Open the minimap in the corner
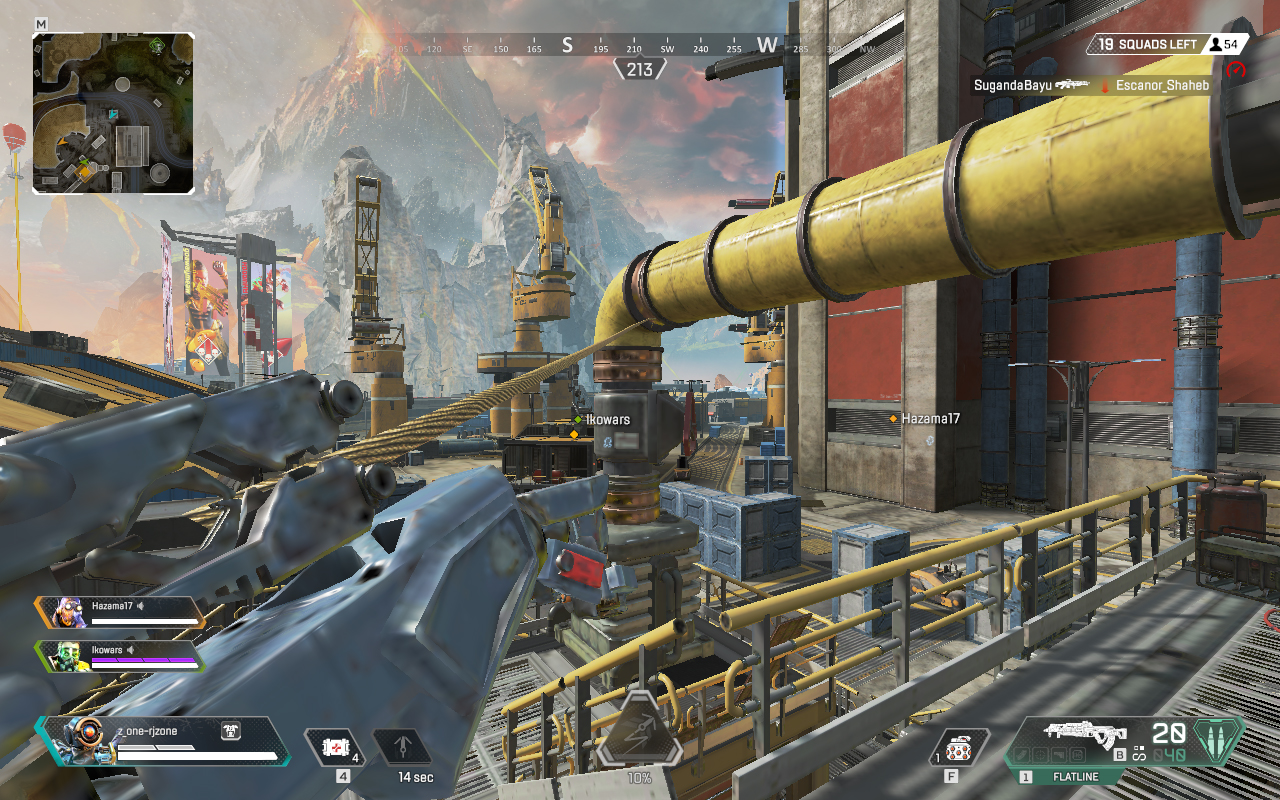 point(113,113)
